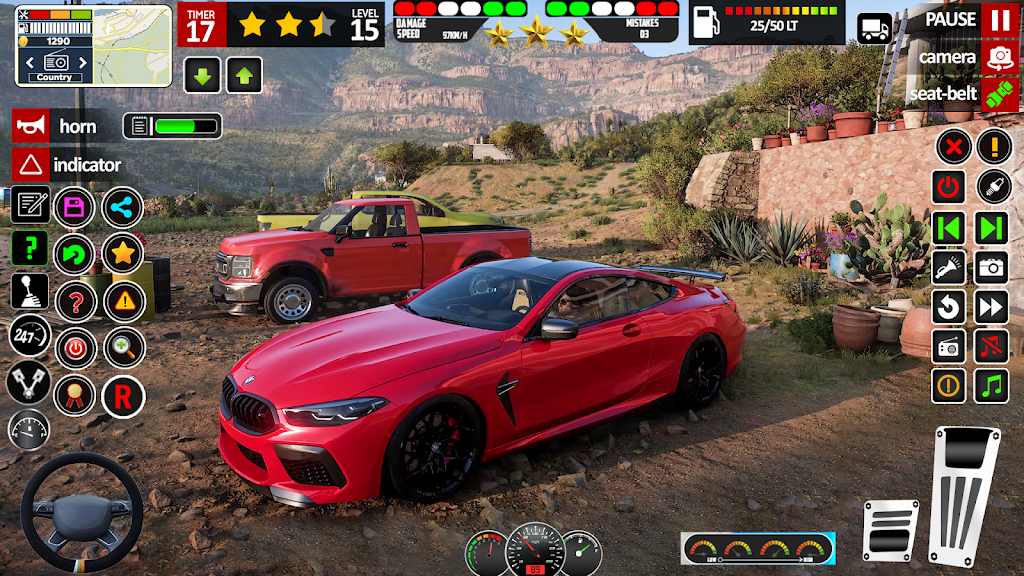This screenshot has height=576, width=1024.
Task: Fasten the seat-belt
Action: (x=999, y=94)
